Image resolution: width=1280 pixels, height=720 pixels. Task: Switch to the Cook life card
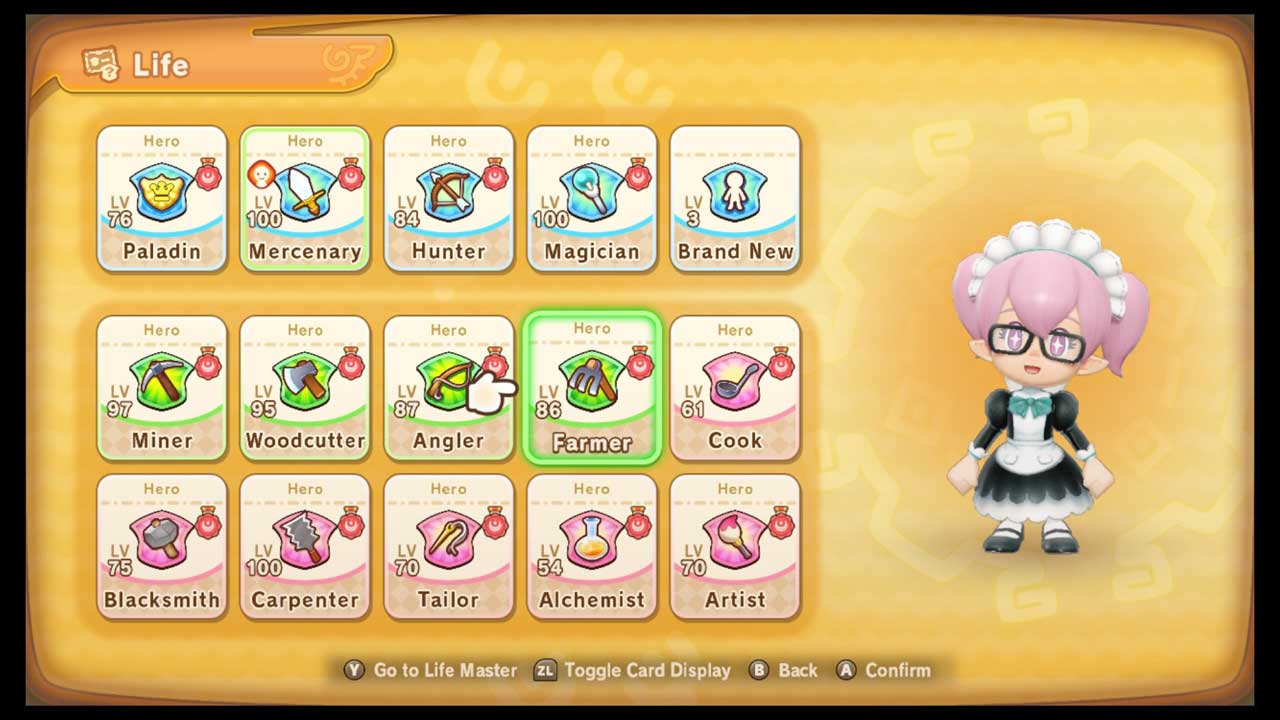[x=735, y=388]
